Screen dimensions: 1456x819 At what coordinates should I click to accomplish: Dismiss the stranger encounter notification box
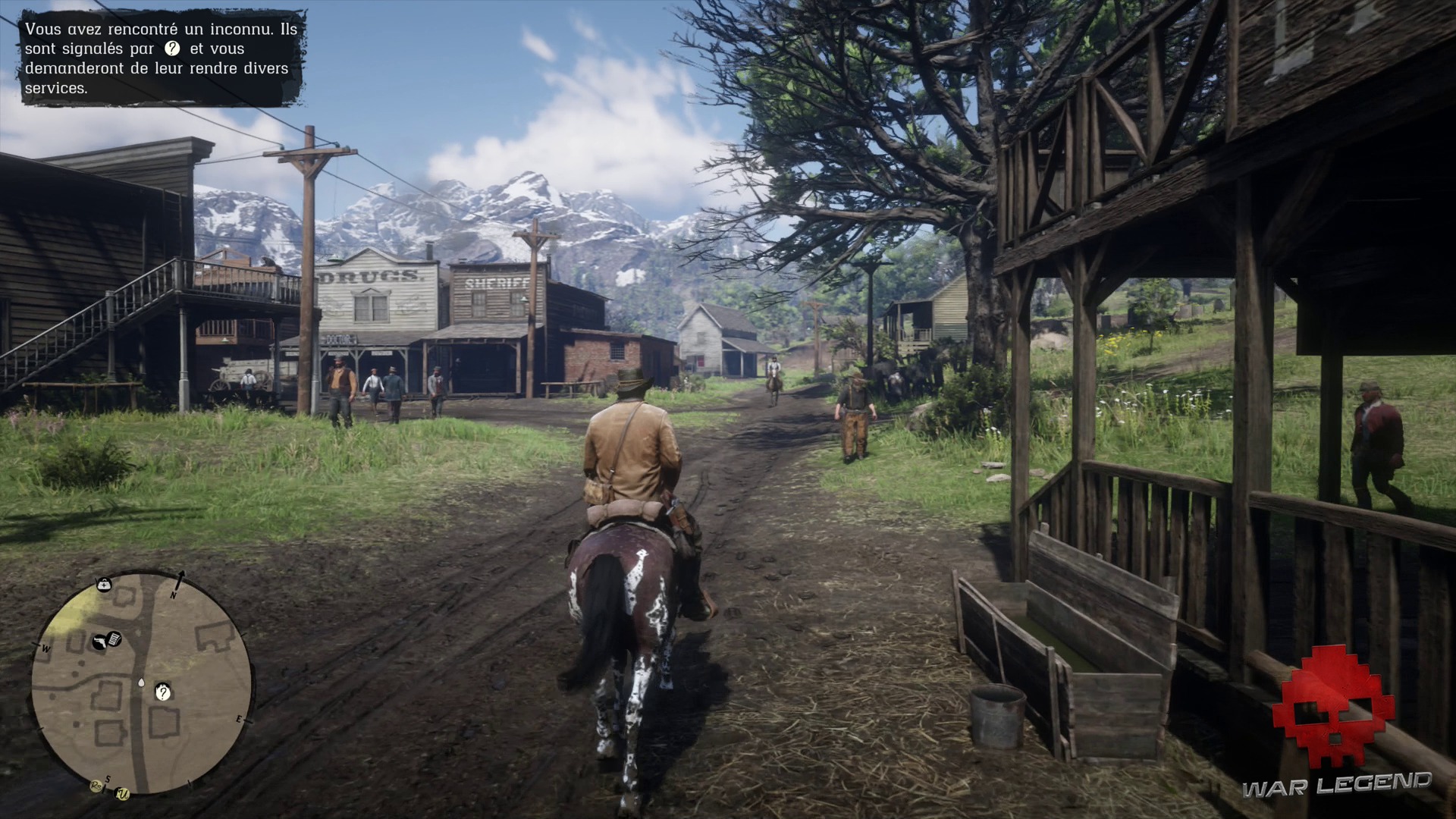click(x=159, y=57)
